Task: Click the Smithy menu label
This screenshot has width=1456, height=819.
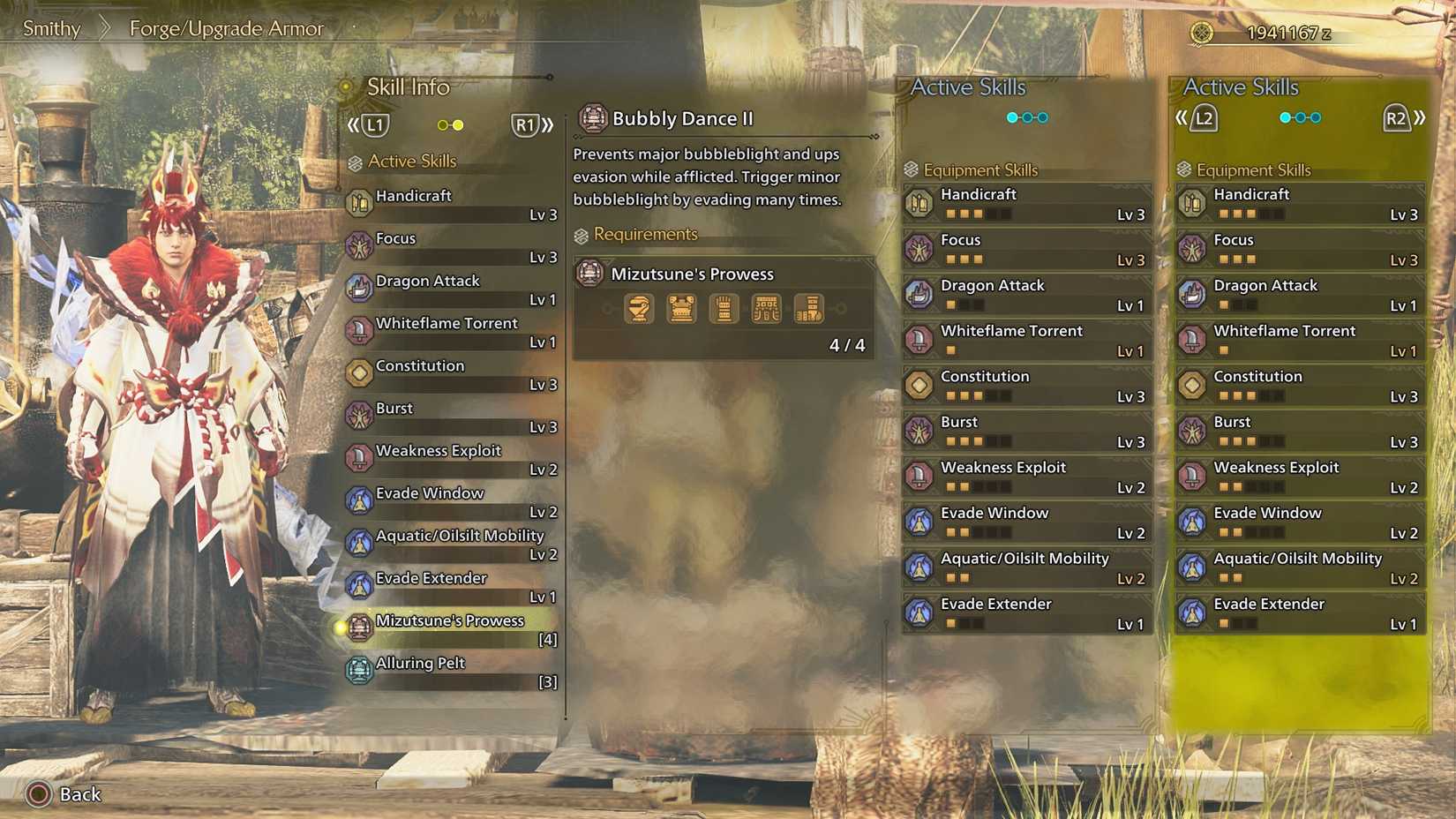Action: coord(50,28)
